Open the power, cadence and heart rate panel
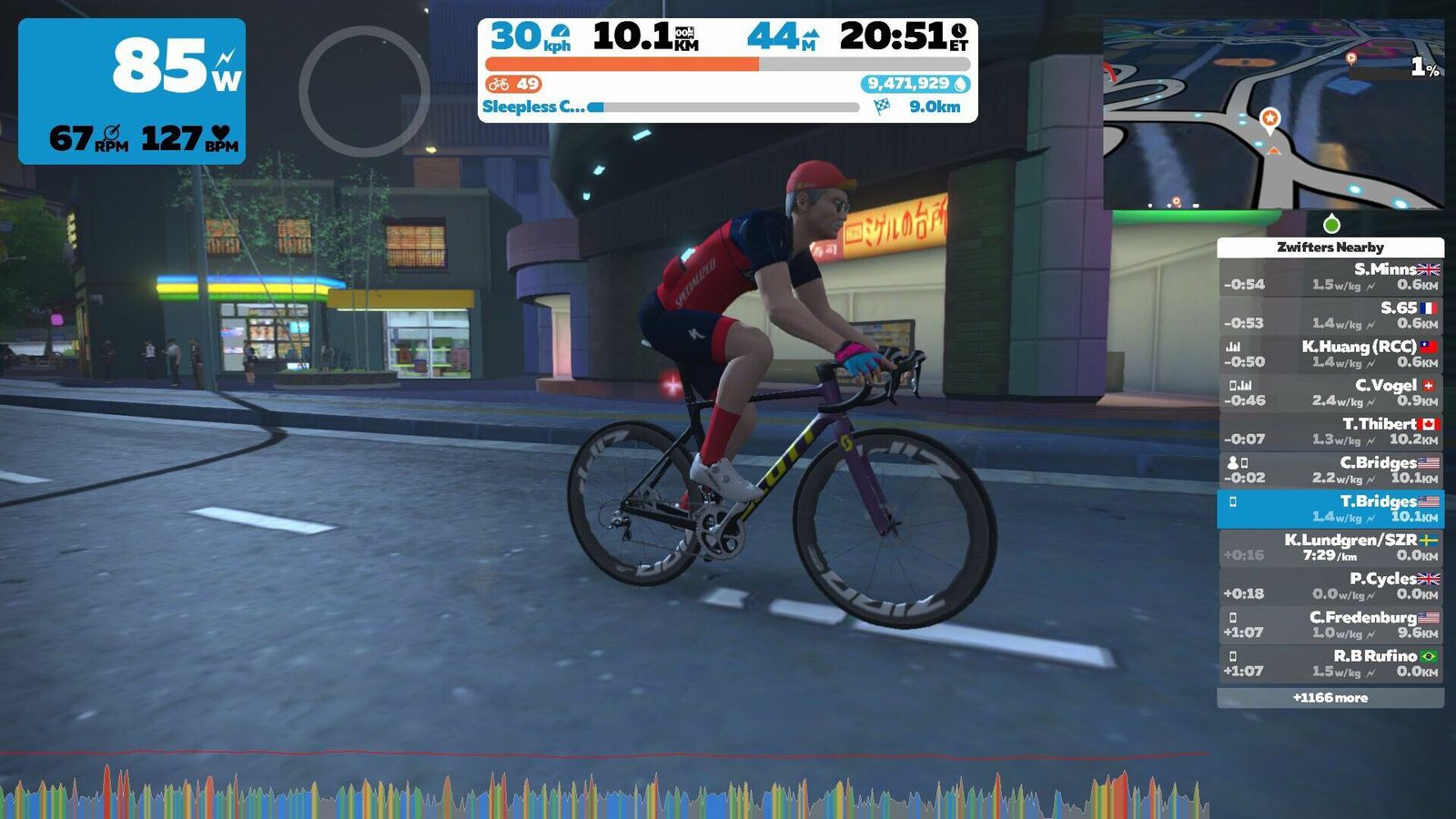This screenshot has width=1456, height=819. click(x=132, y=91)
